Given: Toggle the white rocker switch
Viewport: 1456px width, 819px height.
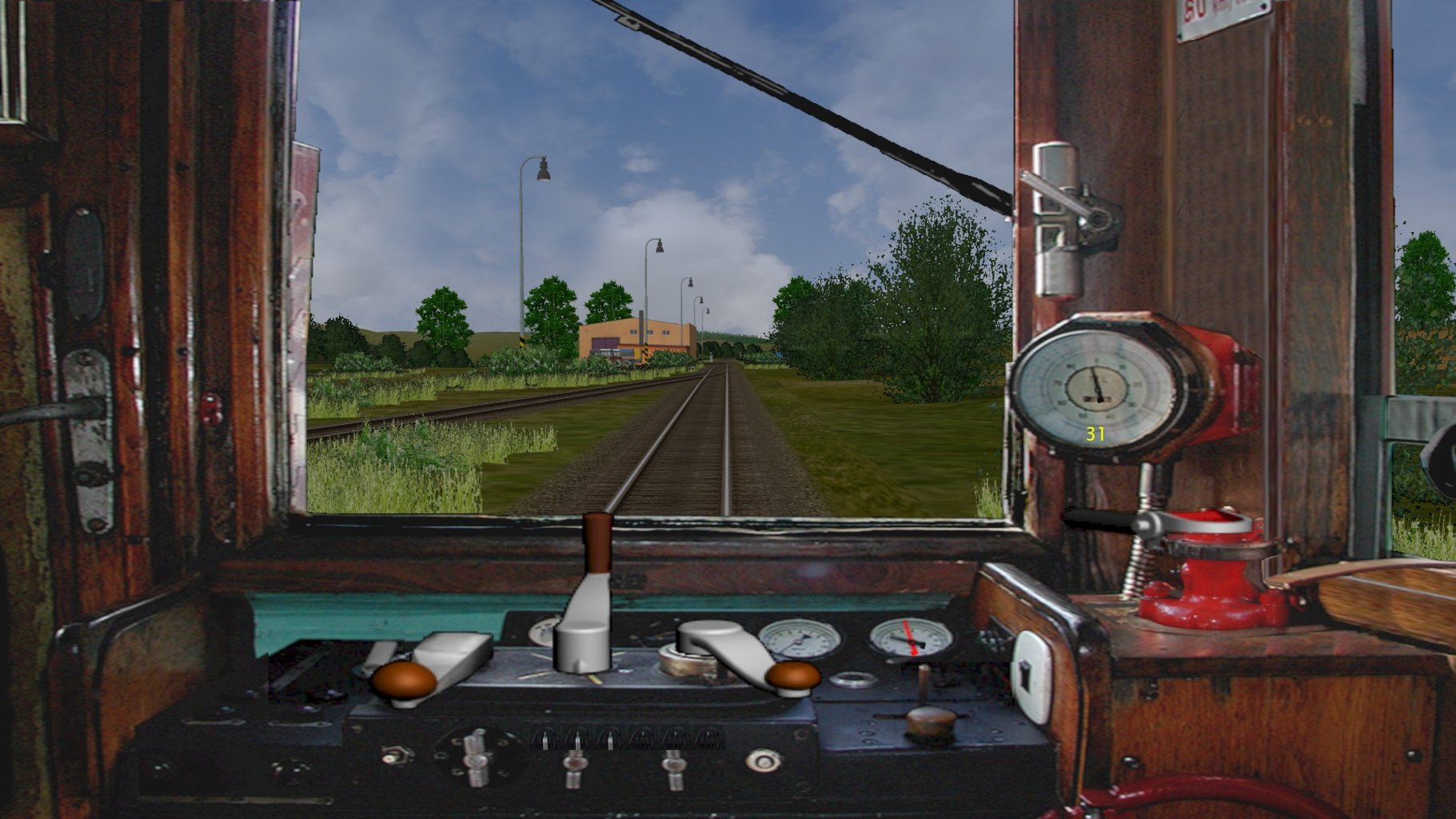Looking at the screenshot, I should [1031, 674].
